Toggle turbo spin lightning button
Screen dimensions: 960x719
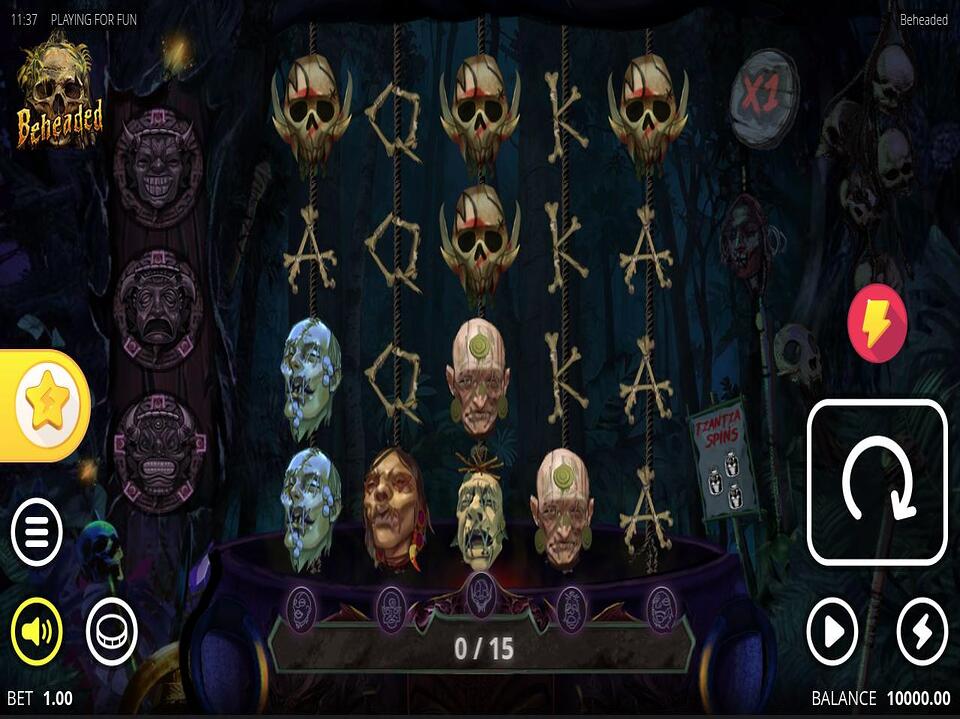[921, 631]
